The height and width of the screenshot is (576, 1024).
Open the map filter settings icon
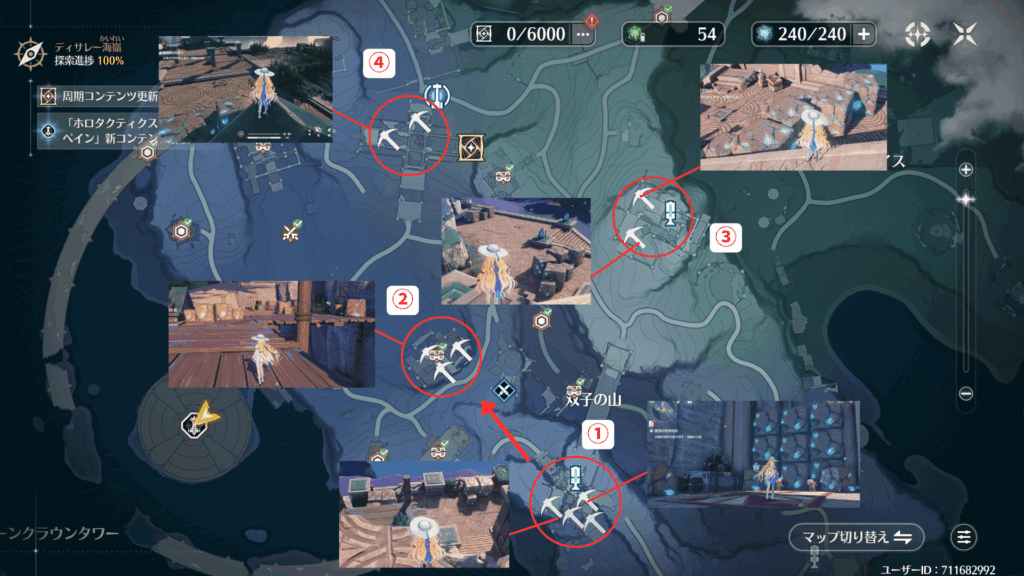click(964, 537)
